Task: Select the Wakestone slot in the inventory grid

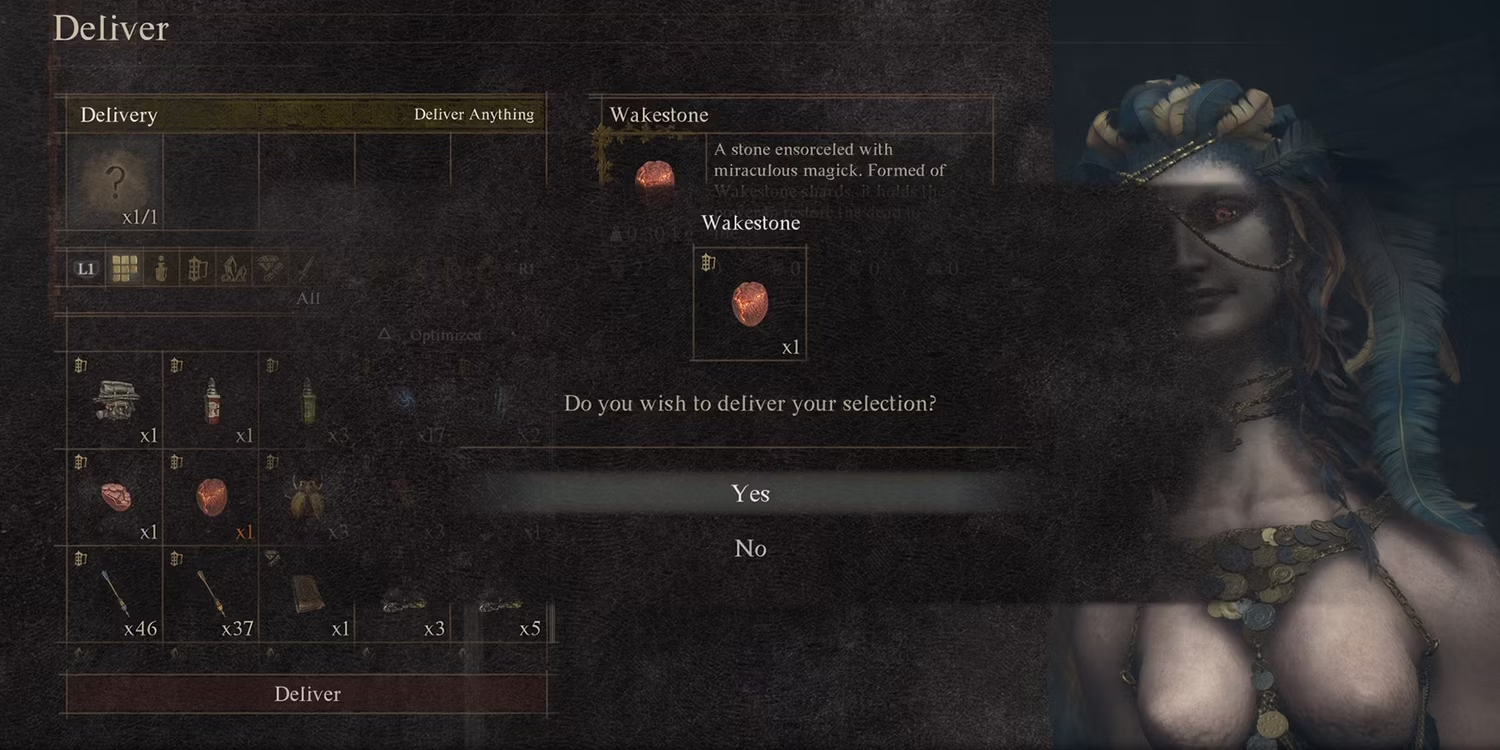Action: (x=211, y=497)
